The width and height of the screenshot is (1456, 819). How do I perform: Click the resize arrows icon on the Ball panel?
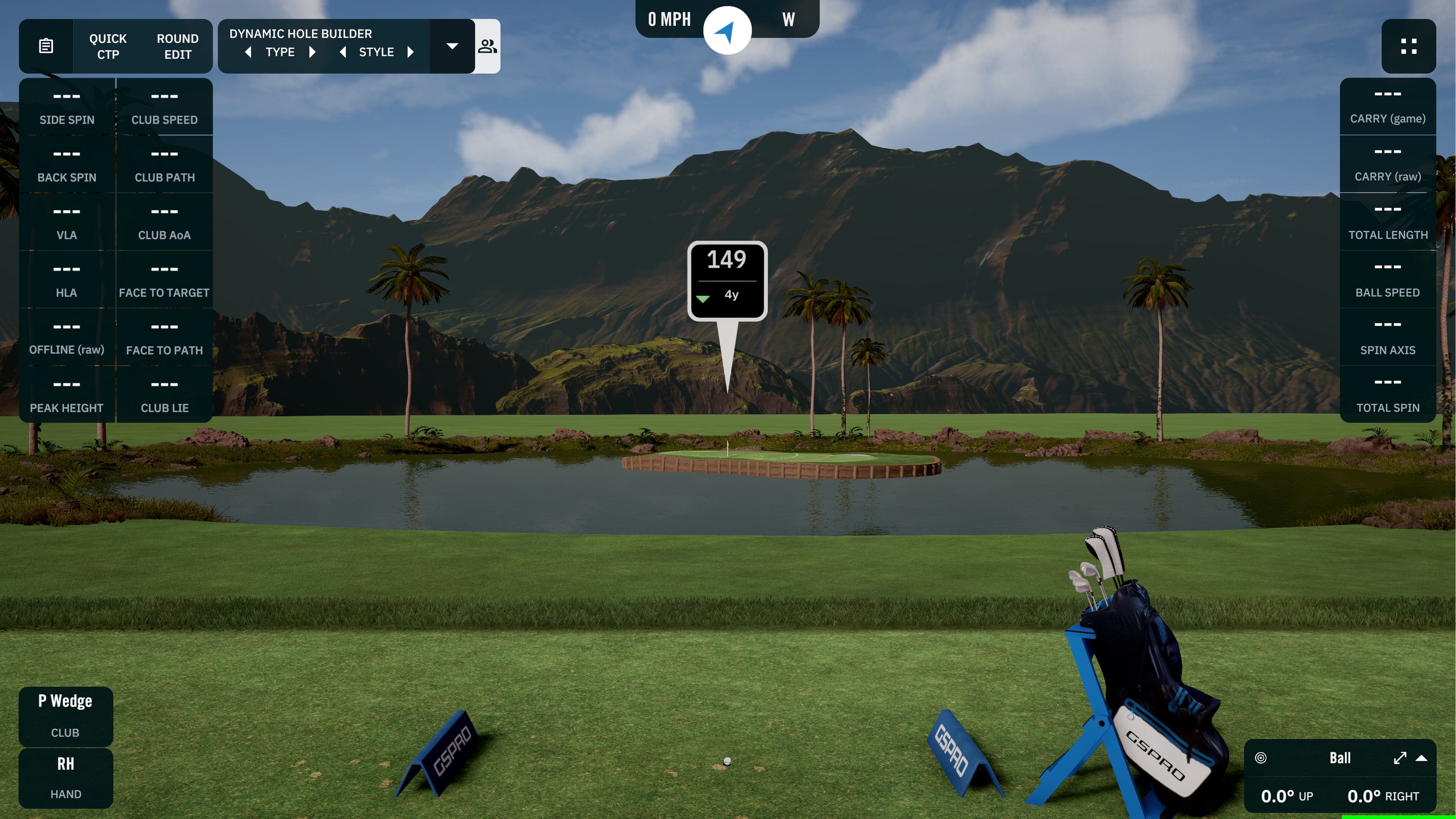[1400, 758]
